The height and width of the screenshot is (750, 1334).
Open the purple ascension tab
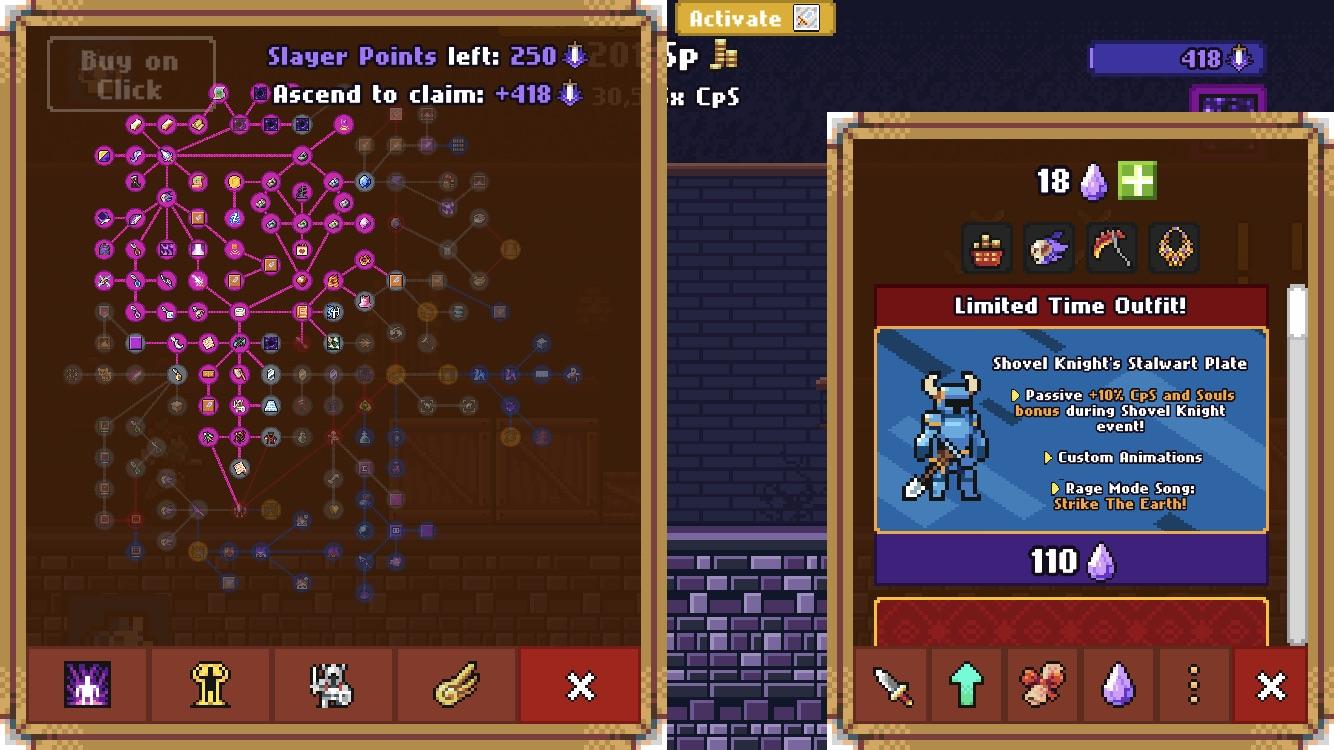click(88, 686)
